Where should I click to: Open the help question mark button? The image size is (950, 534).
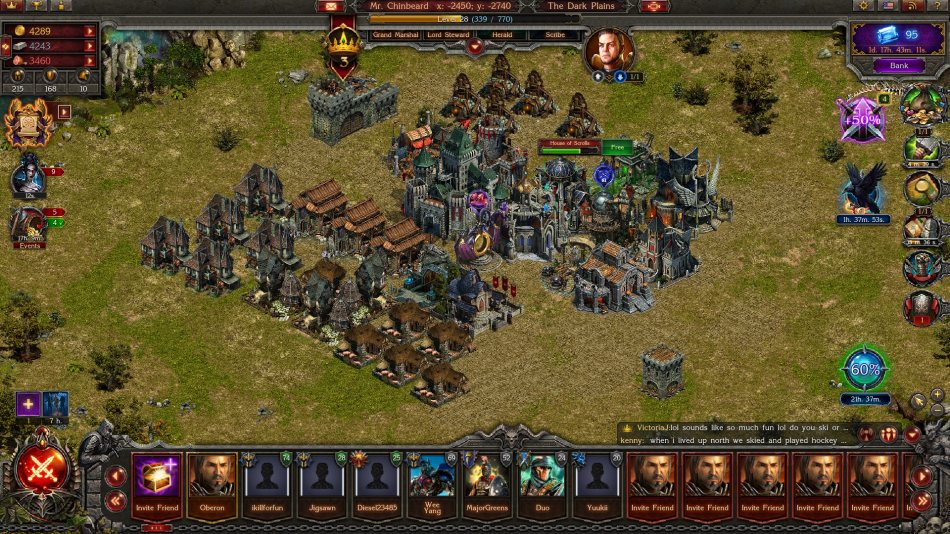pos(938,6)
